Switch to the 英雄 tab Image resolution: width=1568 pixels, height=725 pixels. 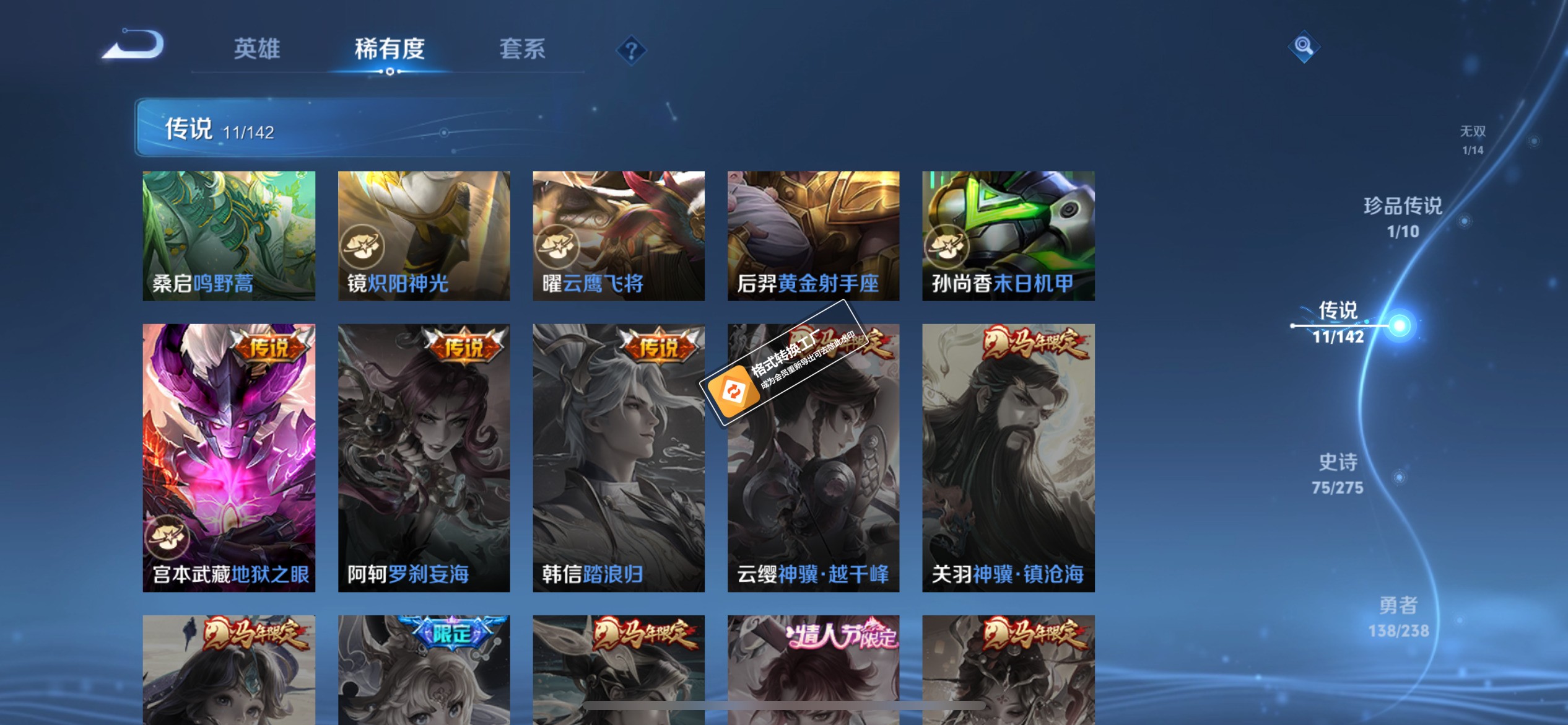[258, 50]
